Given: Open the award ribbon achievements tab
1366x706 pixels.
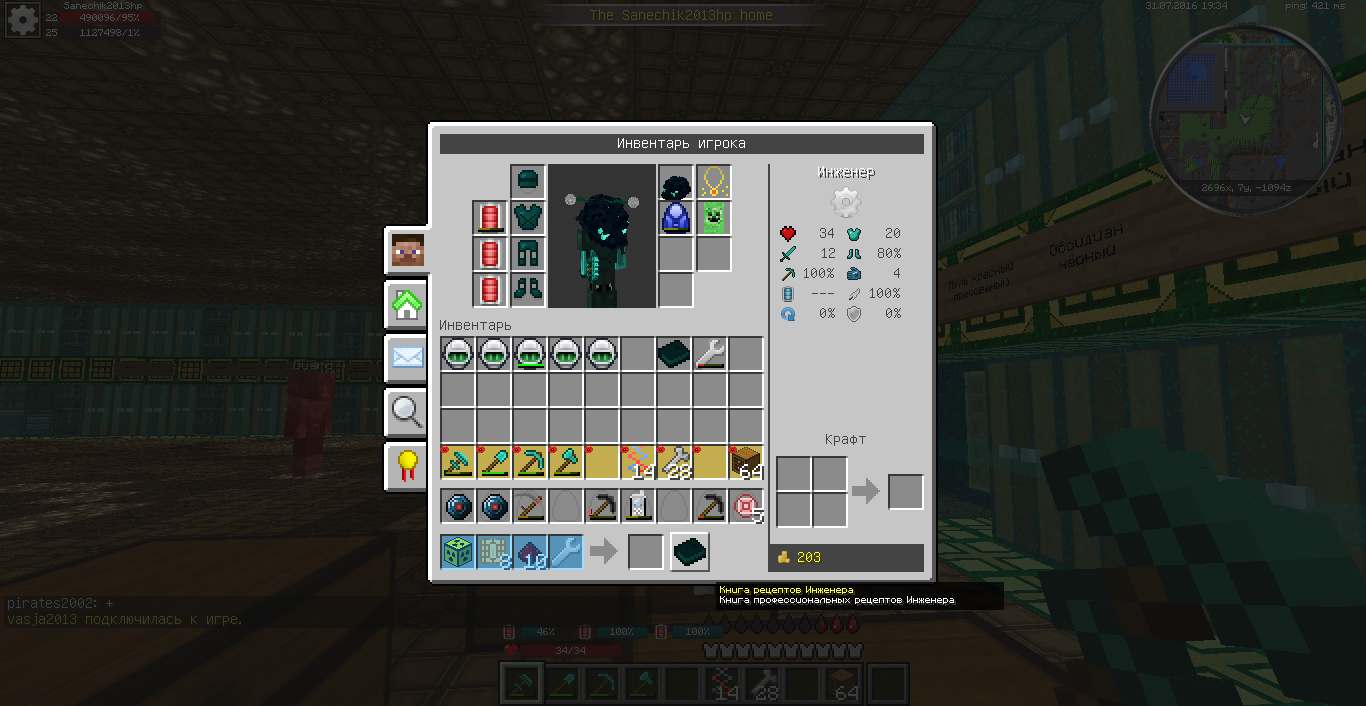Looking at the screenshot, I should [x=407, y=465].
